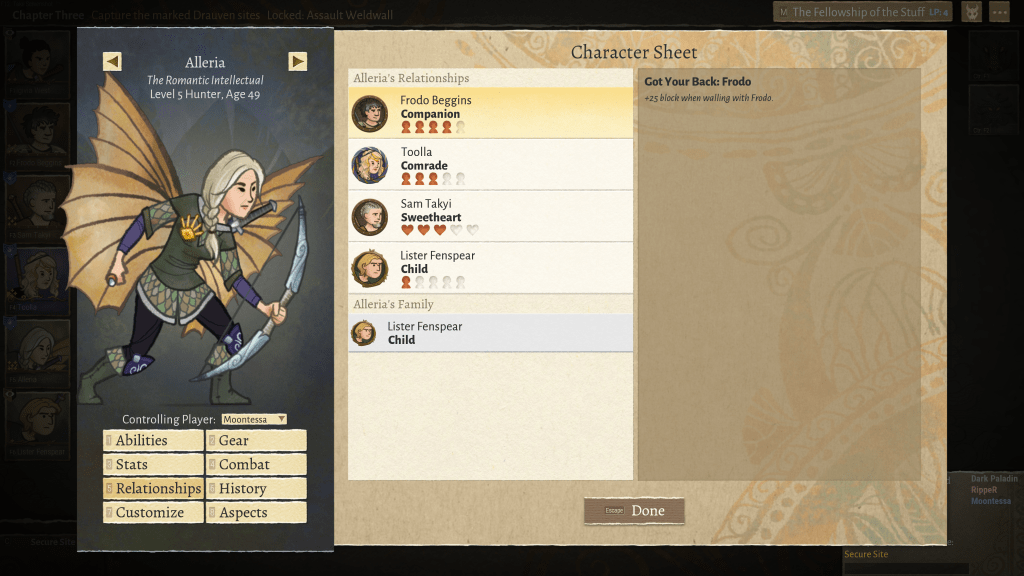Select Lister Fenspear in Alleria's Relationships

click(x=490, y=268)
